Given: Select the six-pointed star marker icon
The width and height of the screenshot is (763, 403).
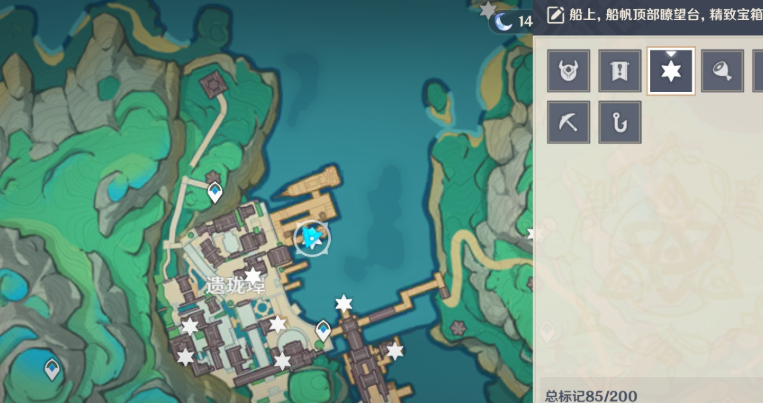Looking at the screenshot, I should point(671,72).
